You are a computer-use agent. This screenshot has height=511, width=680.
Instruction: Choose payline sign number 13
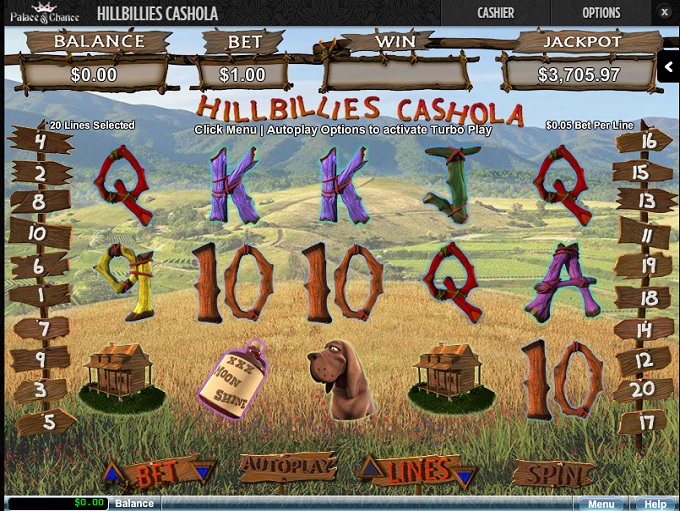point(645,202)
